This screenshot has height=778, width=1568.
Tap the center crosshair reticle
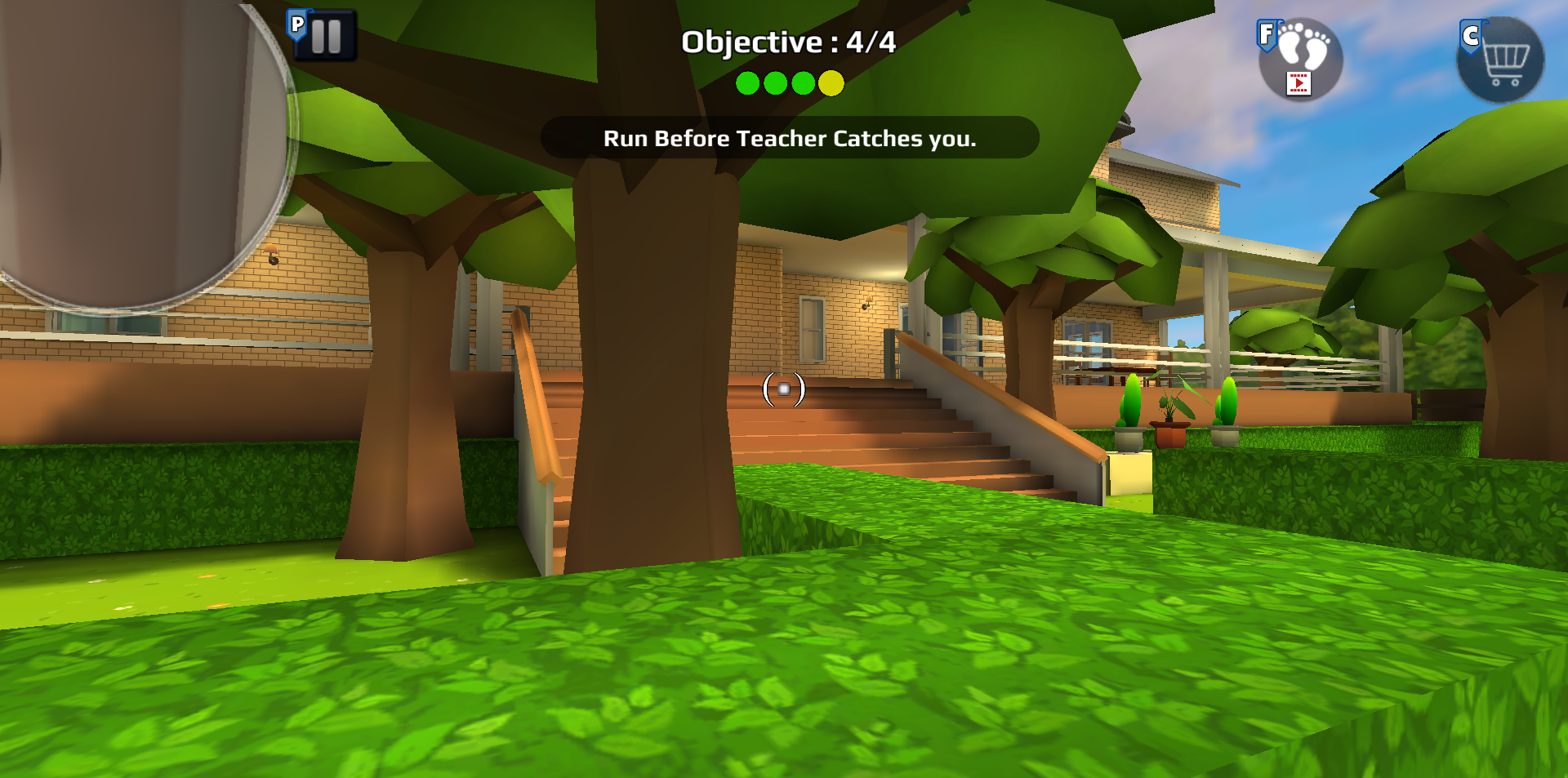(x=784, y=389)
